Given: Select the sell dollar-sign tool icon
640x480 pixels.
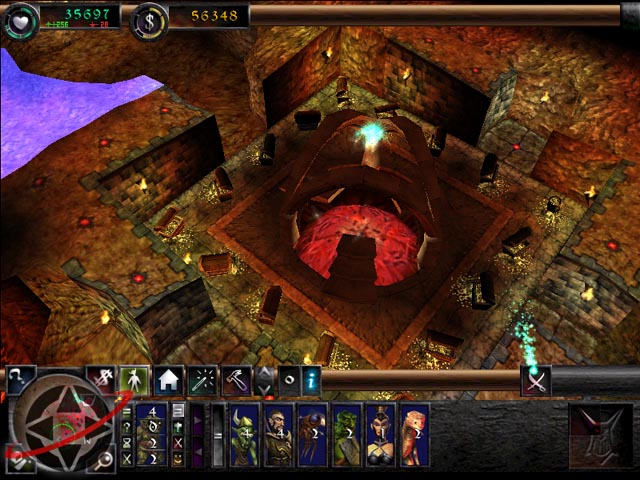Looking at the screenshot, I should (x=101, y=380).
